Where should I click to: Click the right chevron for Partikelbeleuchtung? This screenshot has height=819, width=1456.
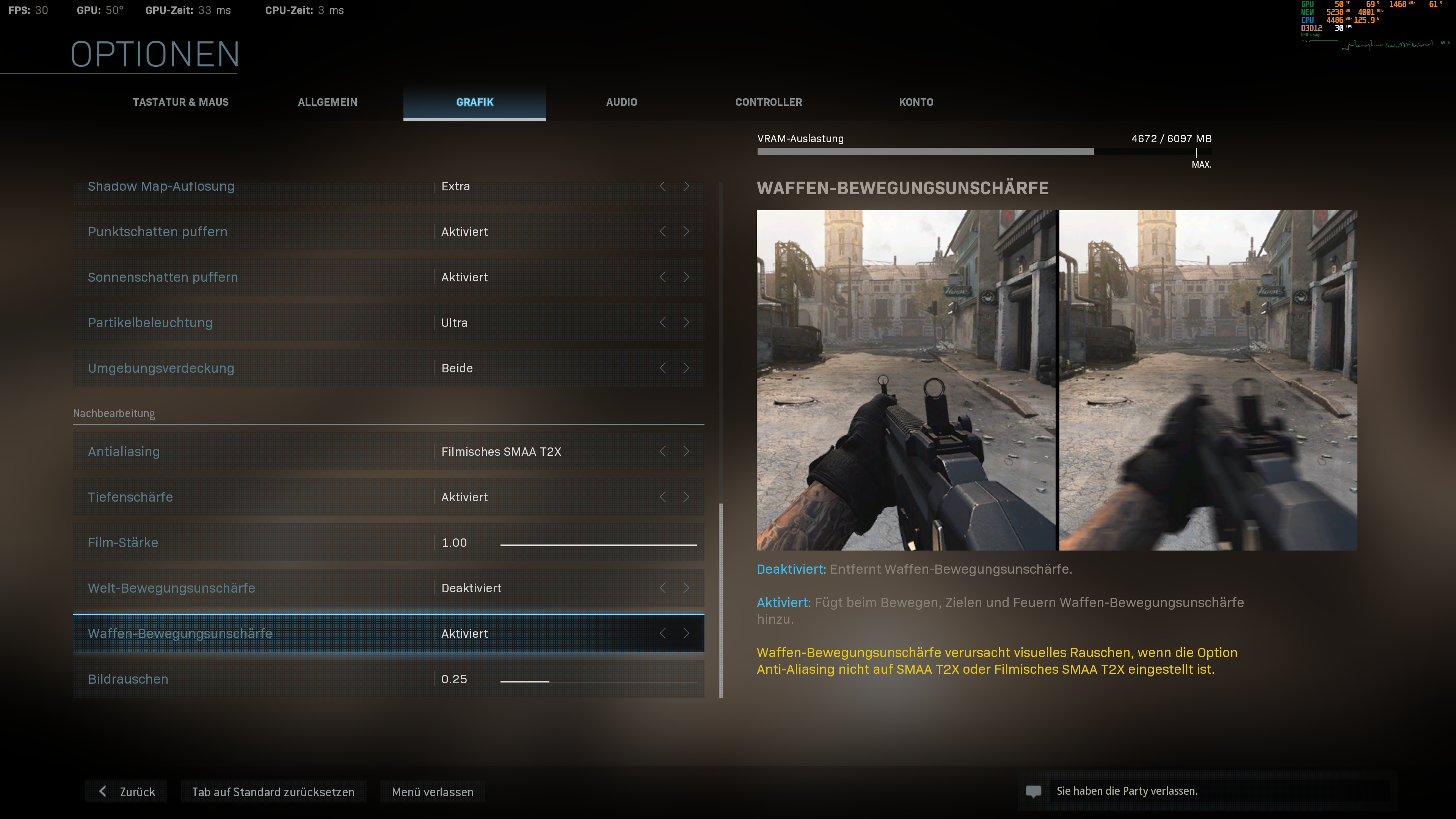[687, 322]
